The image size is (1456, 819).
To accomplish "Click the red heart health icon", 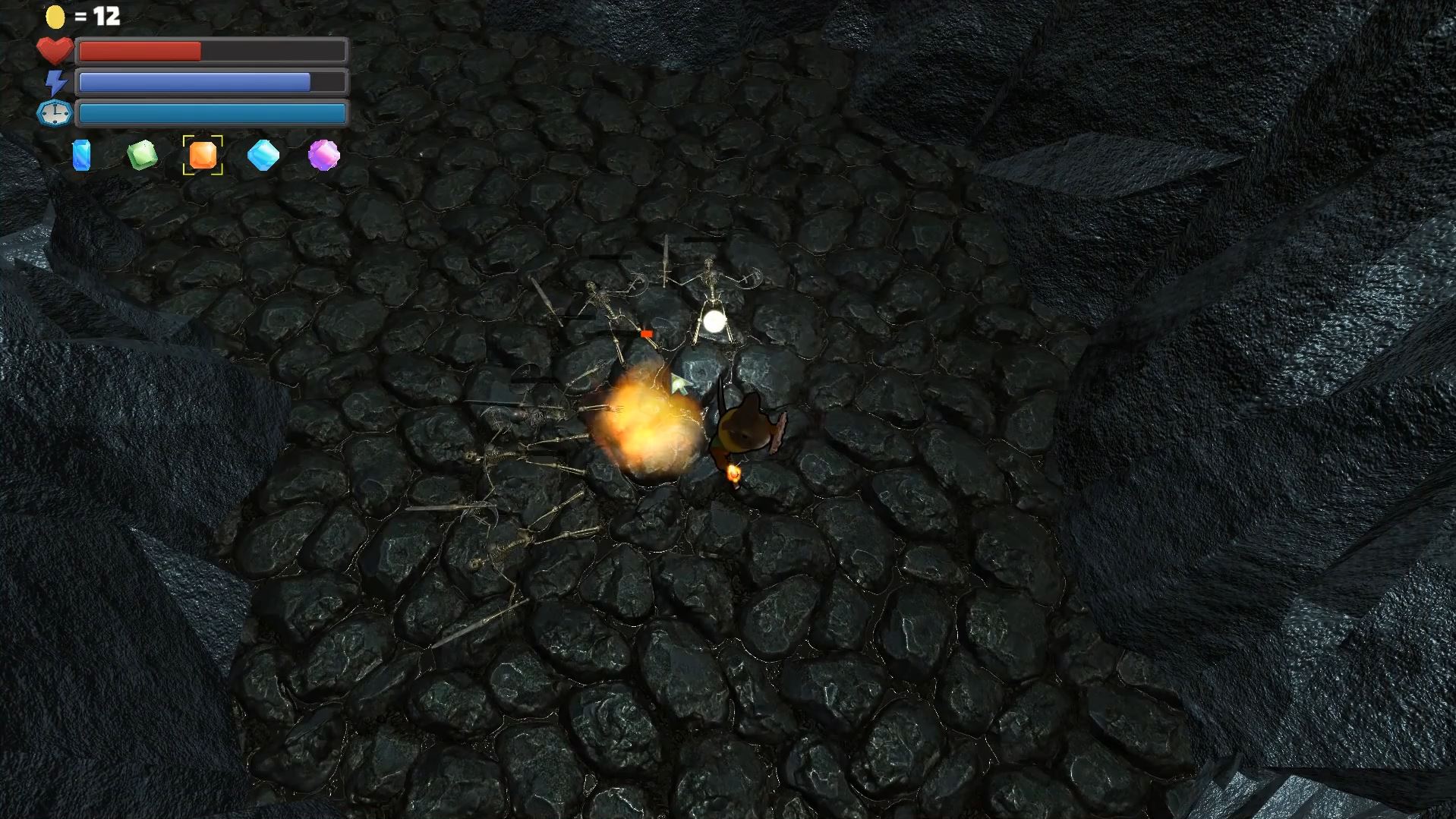I will (54, 50).
